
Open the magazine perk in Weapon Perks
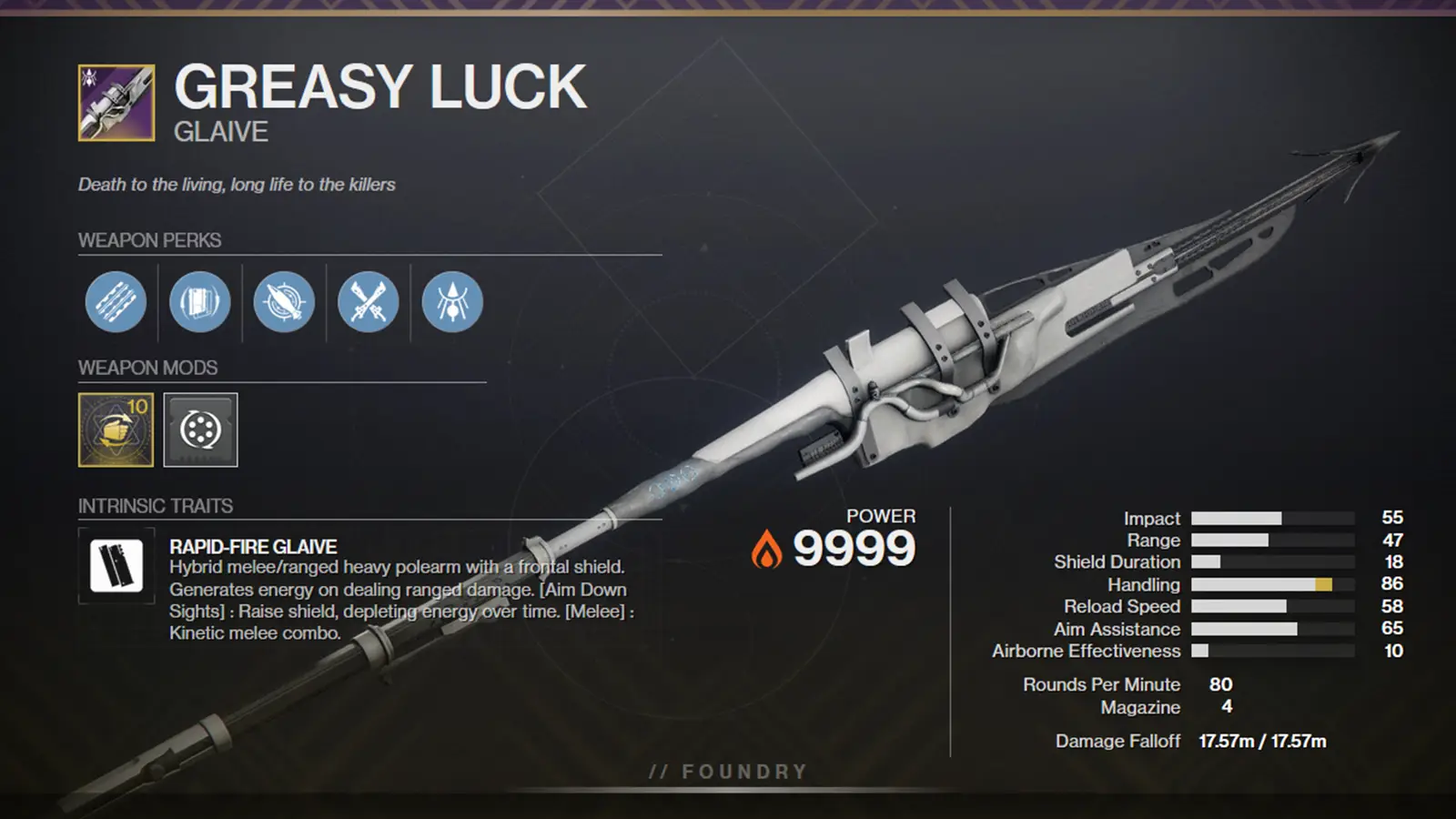pos(199,303)
